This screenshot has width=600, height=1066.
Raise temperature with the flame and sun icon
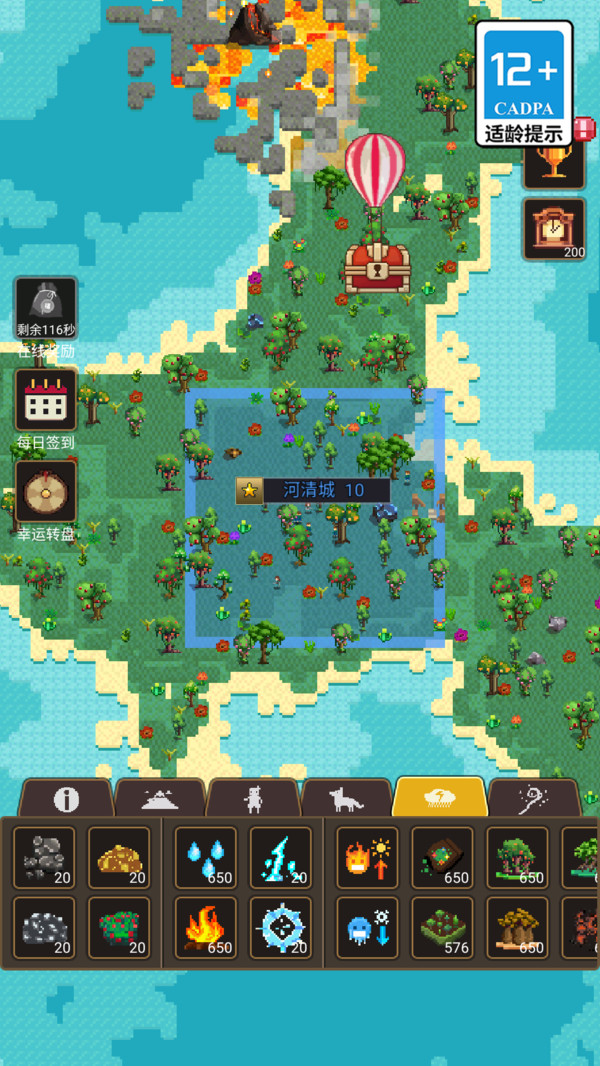click(x=367, y=857)
